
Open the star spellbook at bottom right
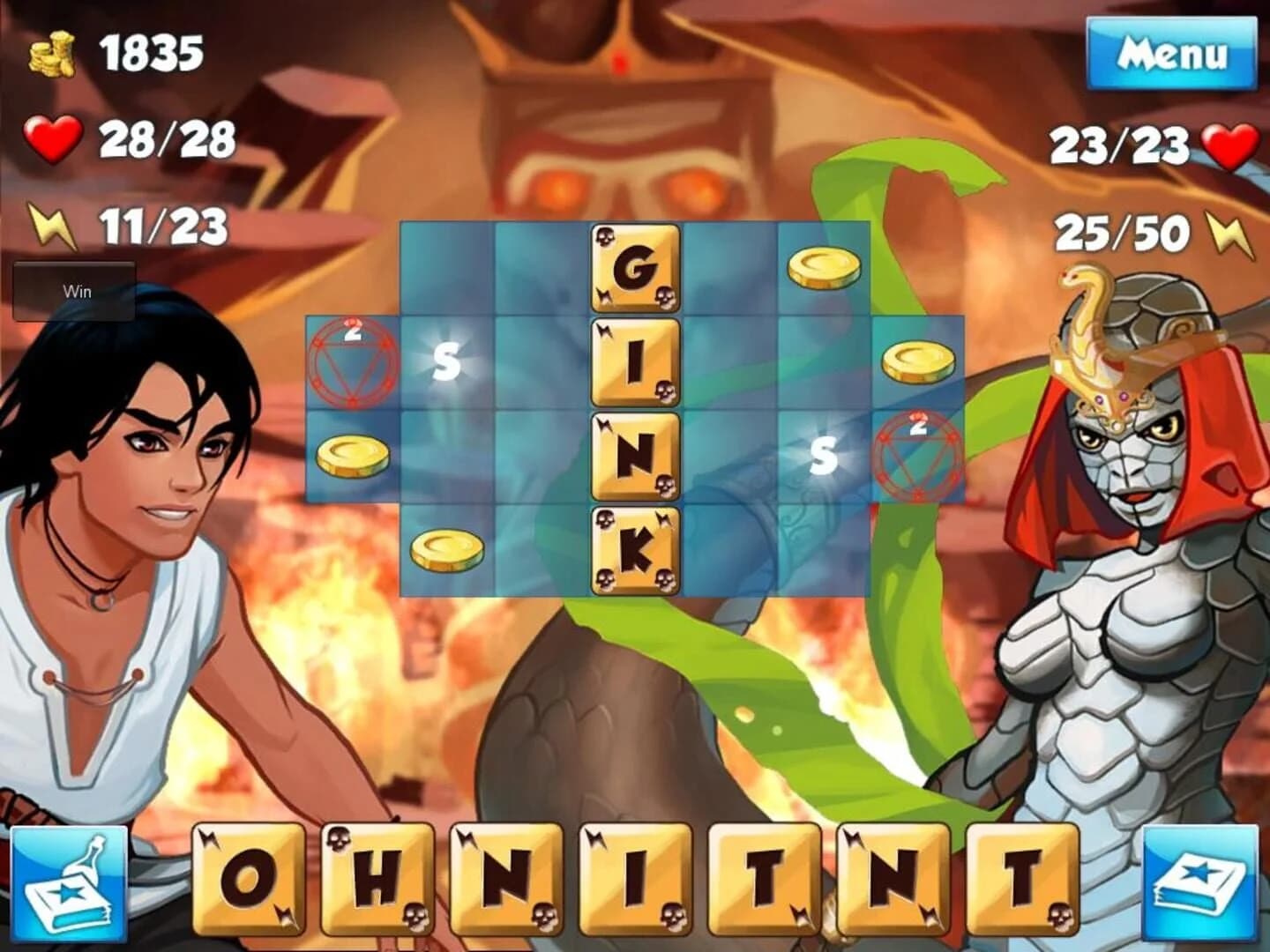(1199, 881)
